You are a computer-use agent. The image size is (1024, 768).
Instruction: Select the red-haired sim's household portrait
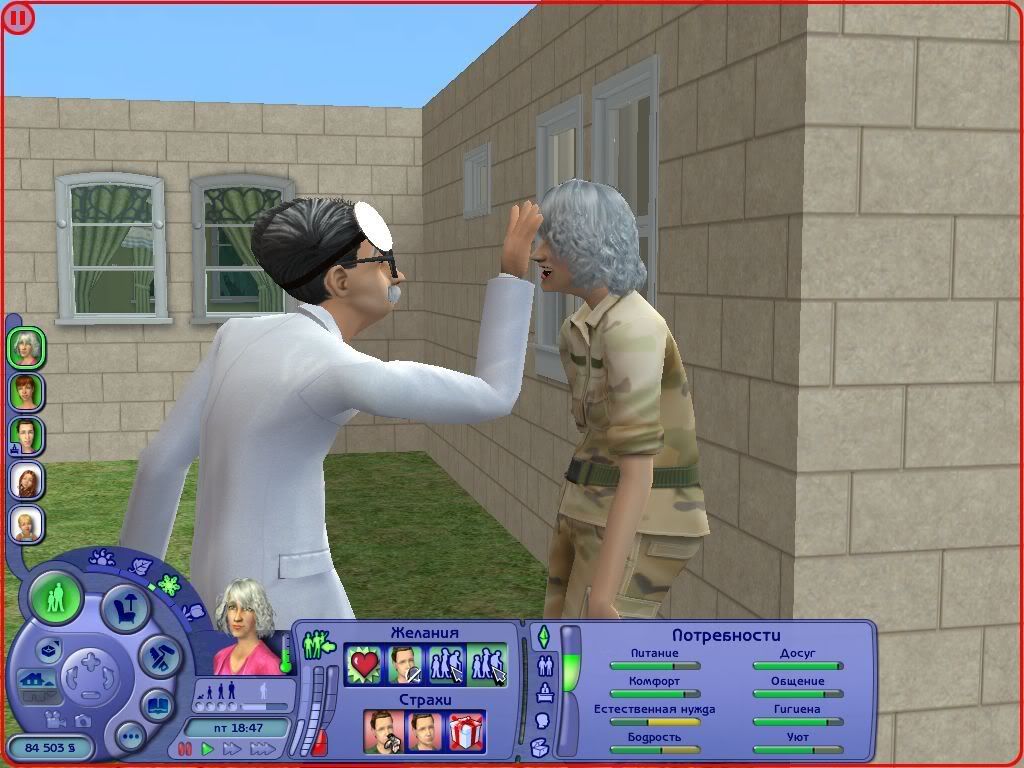click(26, 391)
